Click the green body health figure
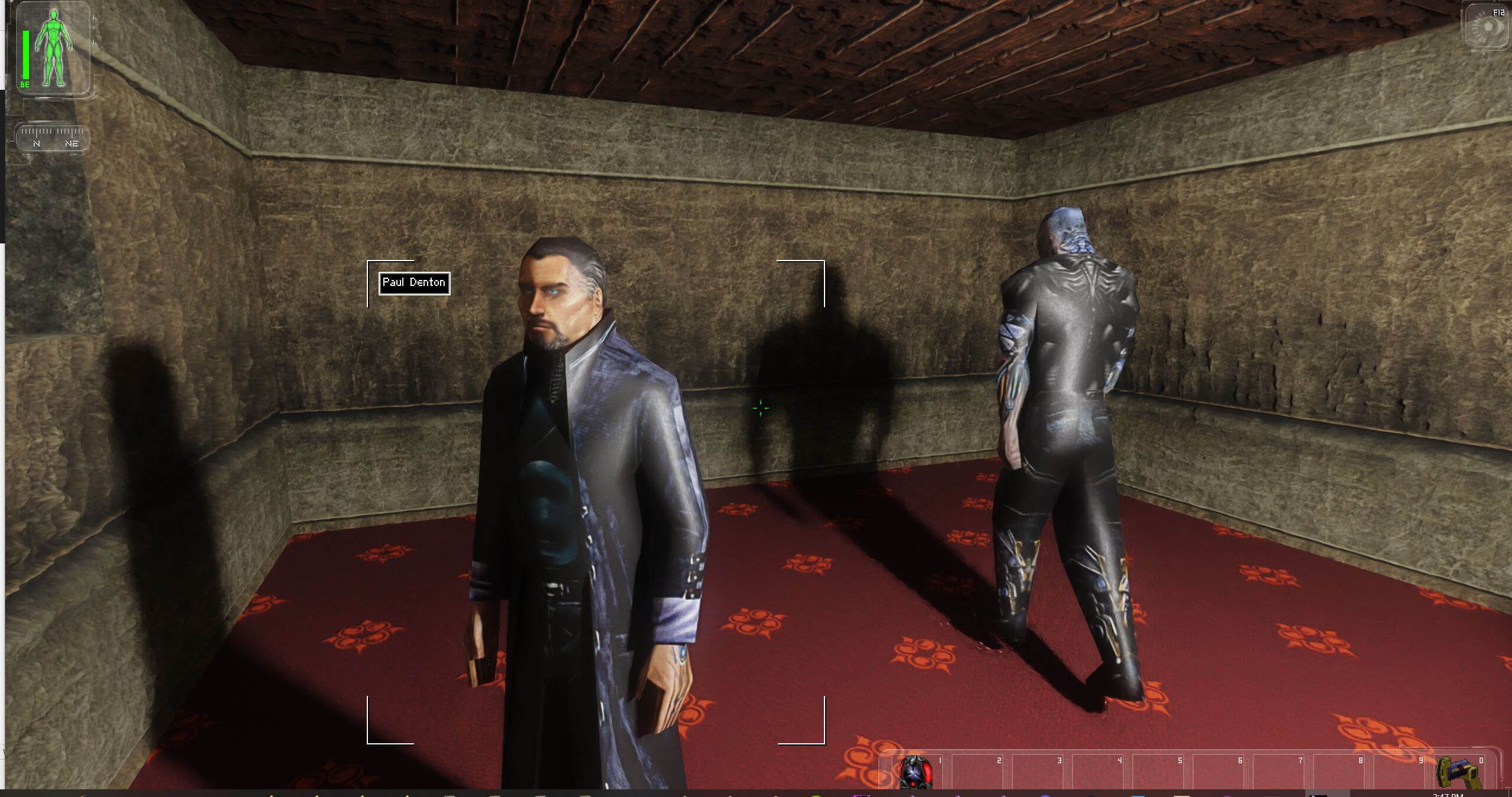Screen dimensions: 1512x797 (x=54, y=47)
